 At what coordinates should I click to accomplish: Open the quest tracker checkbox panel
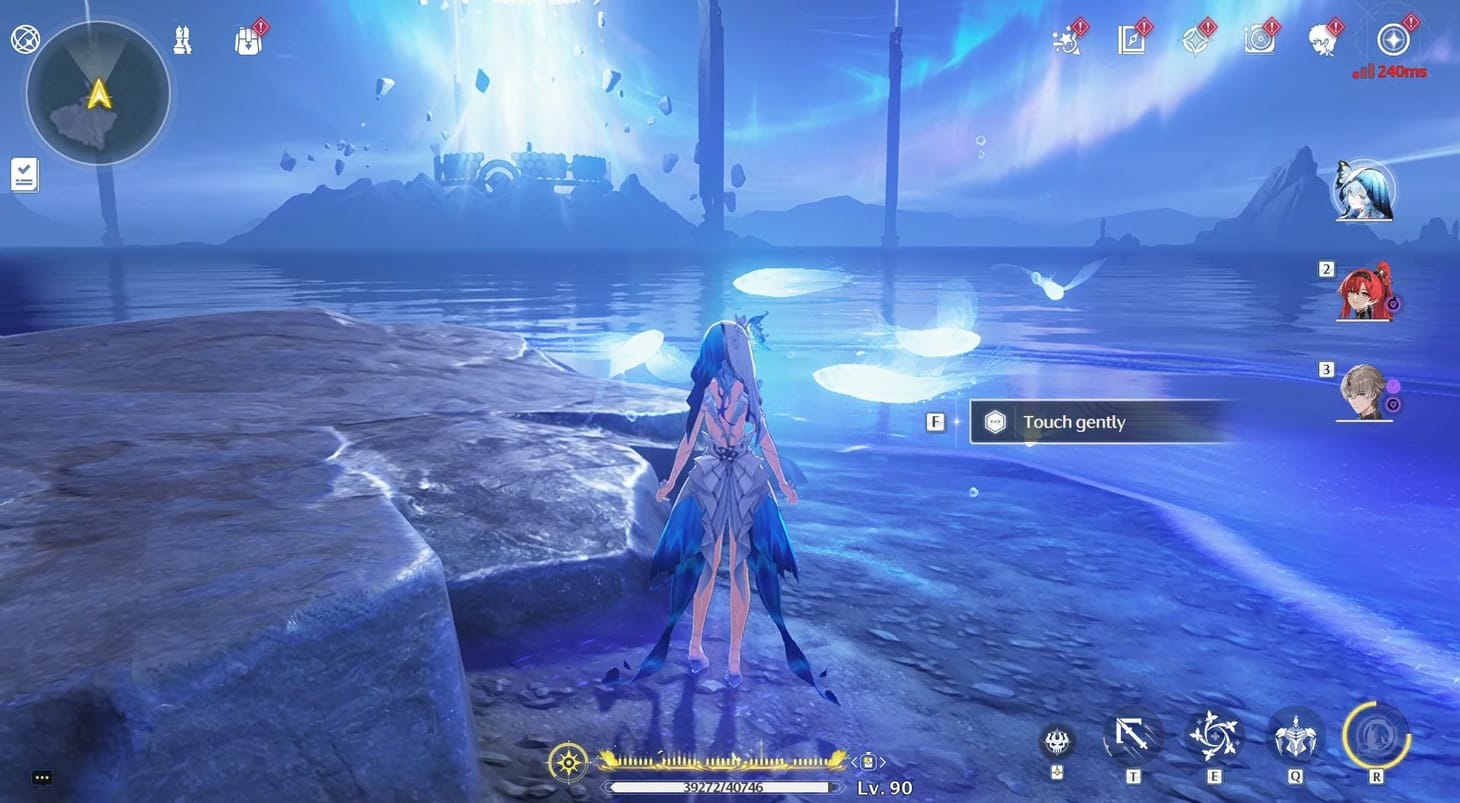coord(23,173)
